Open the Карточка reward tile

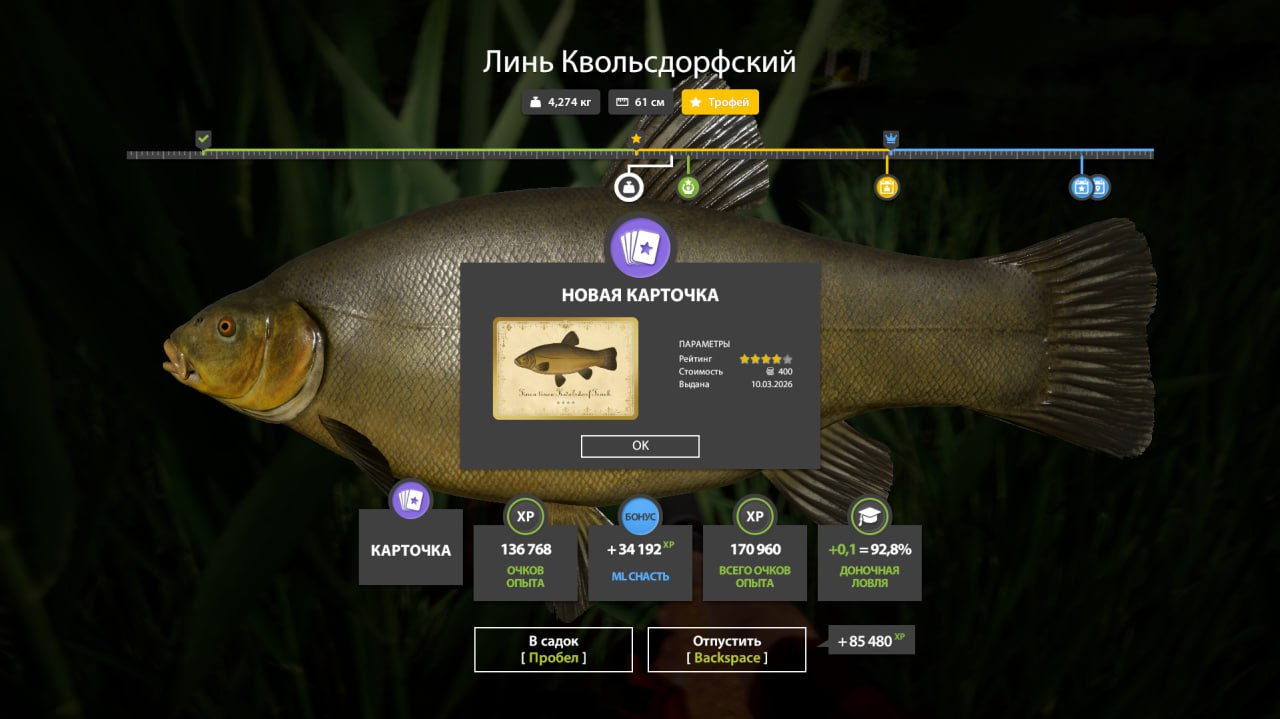(410, 548)
